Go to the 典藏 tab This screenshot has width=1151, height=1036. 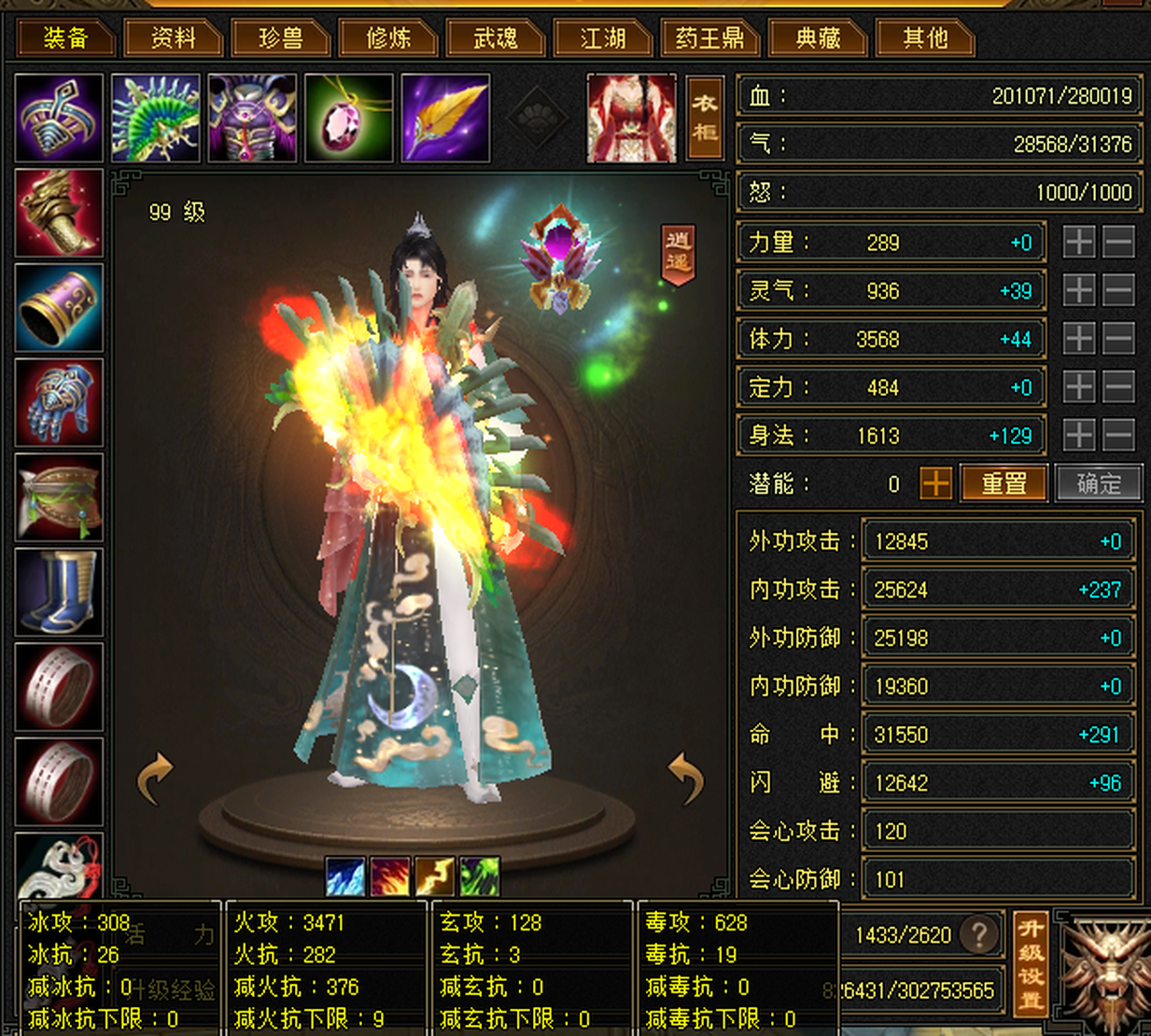[818, 38]
